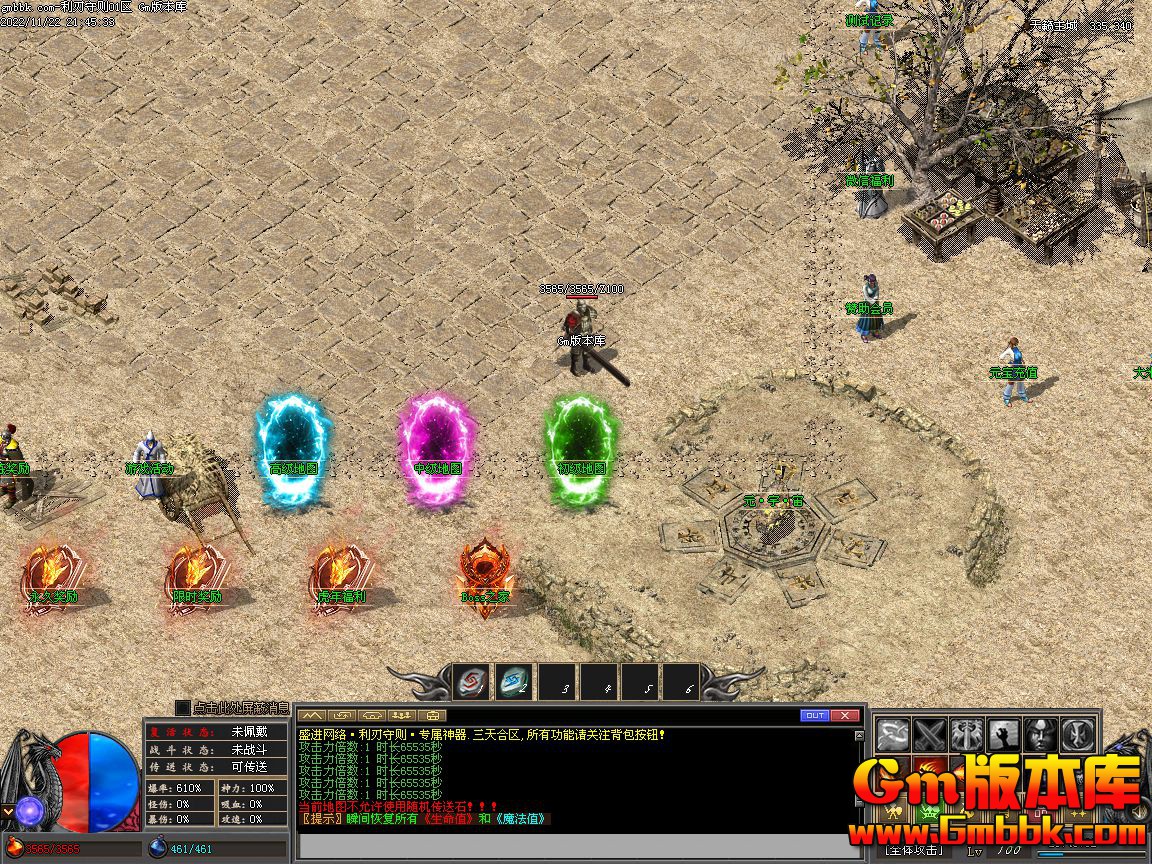Viewport: 1152px width, 864px height.
Task: Choose the reaching hand skill icon
Action: tap(1003, 736)
